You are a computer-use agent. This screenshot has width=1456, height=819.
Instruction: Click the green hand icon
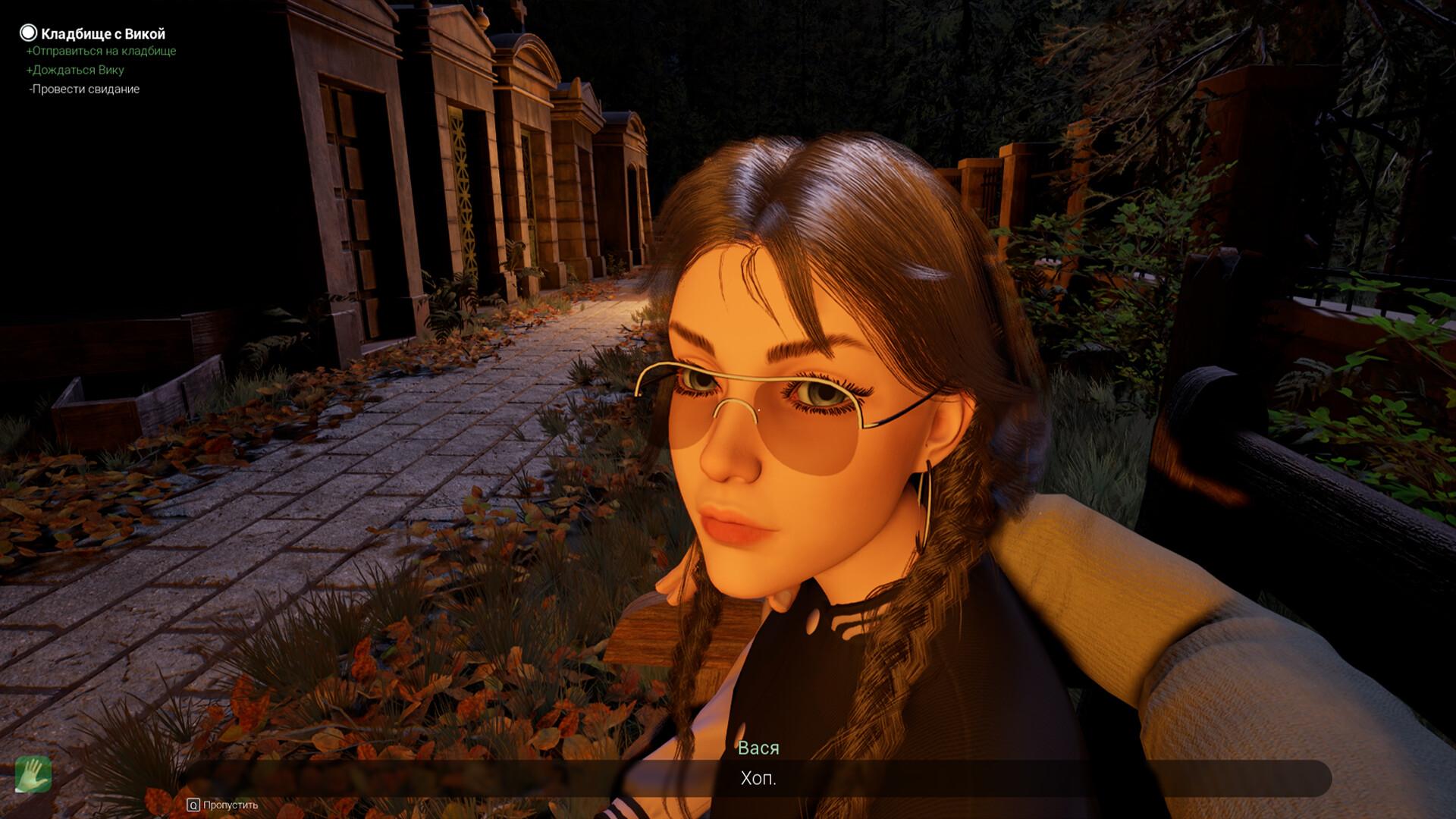click(33, 774)
